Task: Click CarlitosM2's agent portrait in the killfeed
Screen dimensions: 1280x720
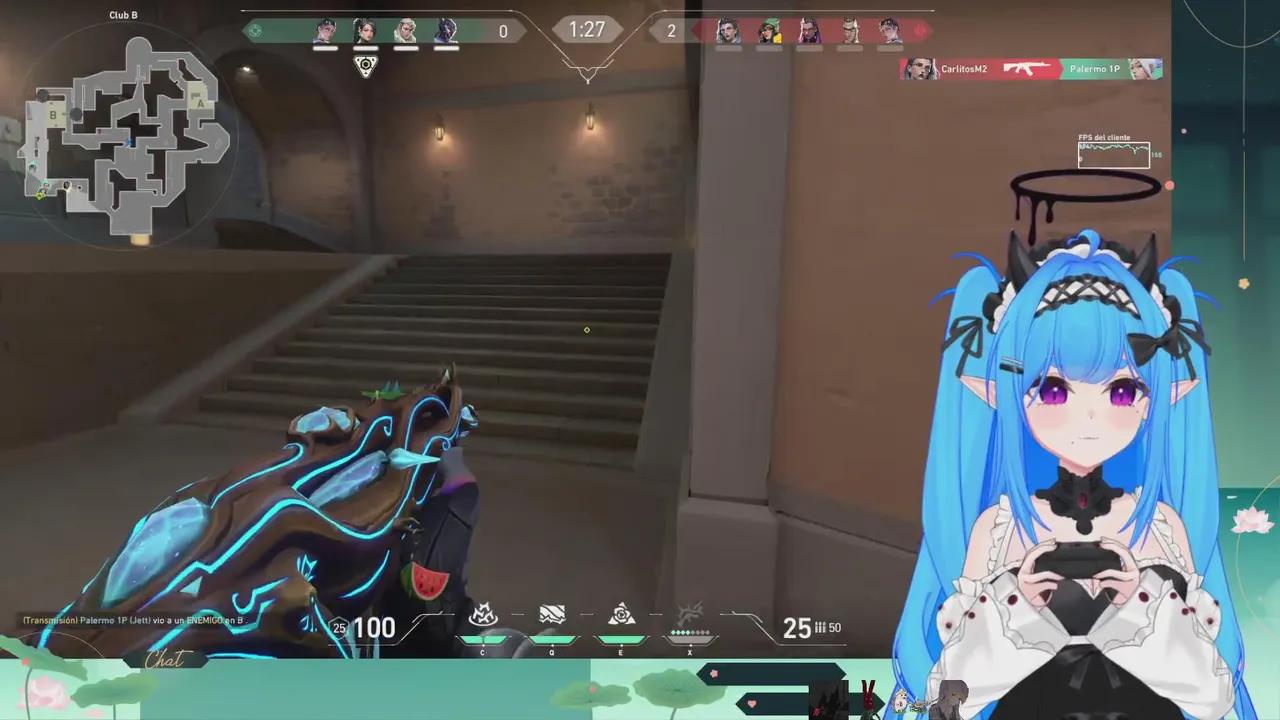Action: (x=920, y=68)
